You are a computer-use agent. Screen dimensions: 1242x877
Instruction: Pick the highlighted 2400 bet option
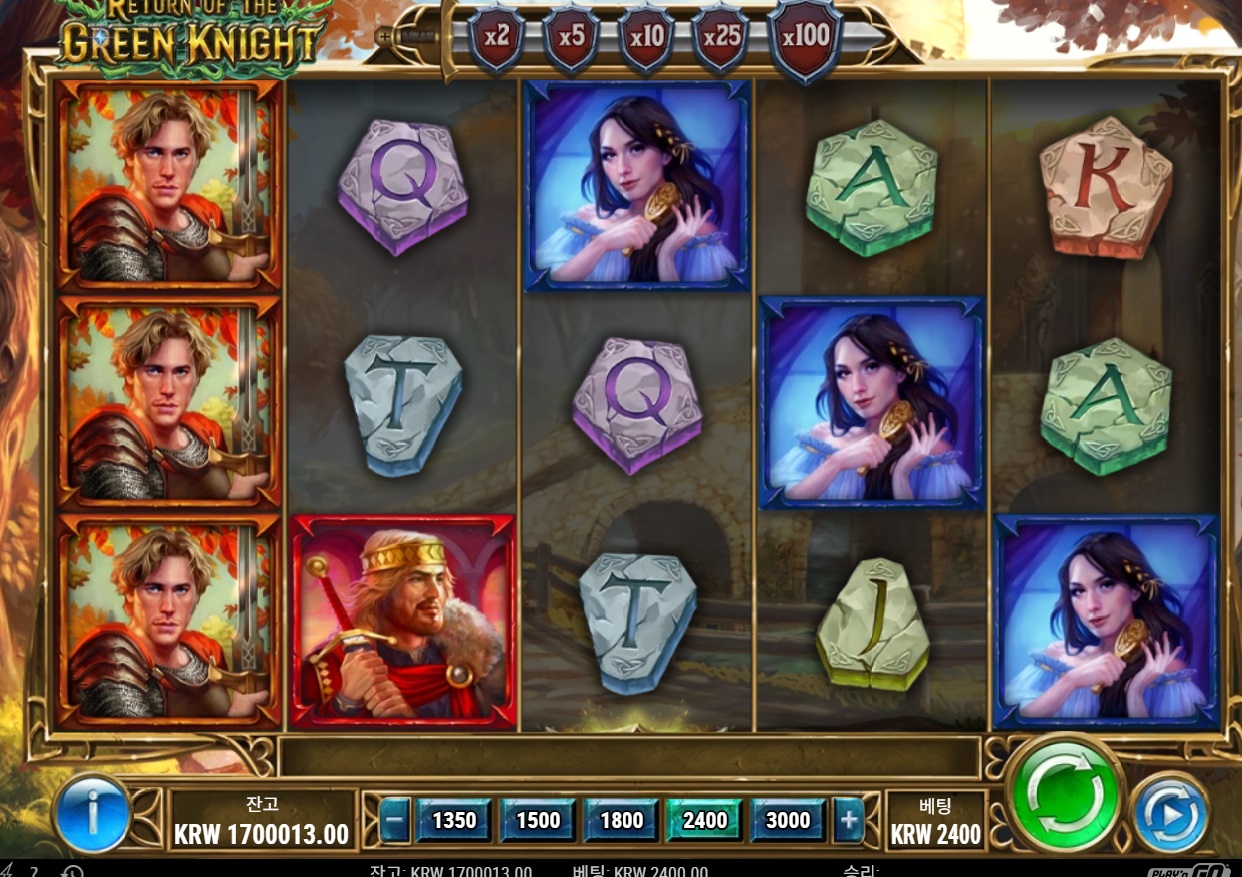(x=705, y=821)
